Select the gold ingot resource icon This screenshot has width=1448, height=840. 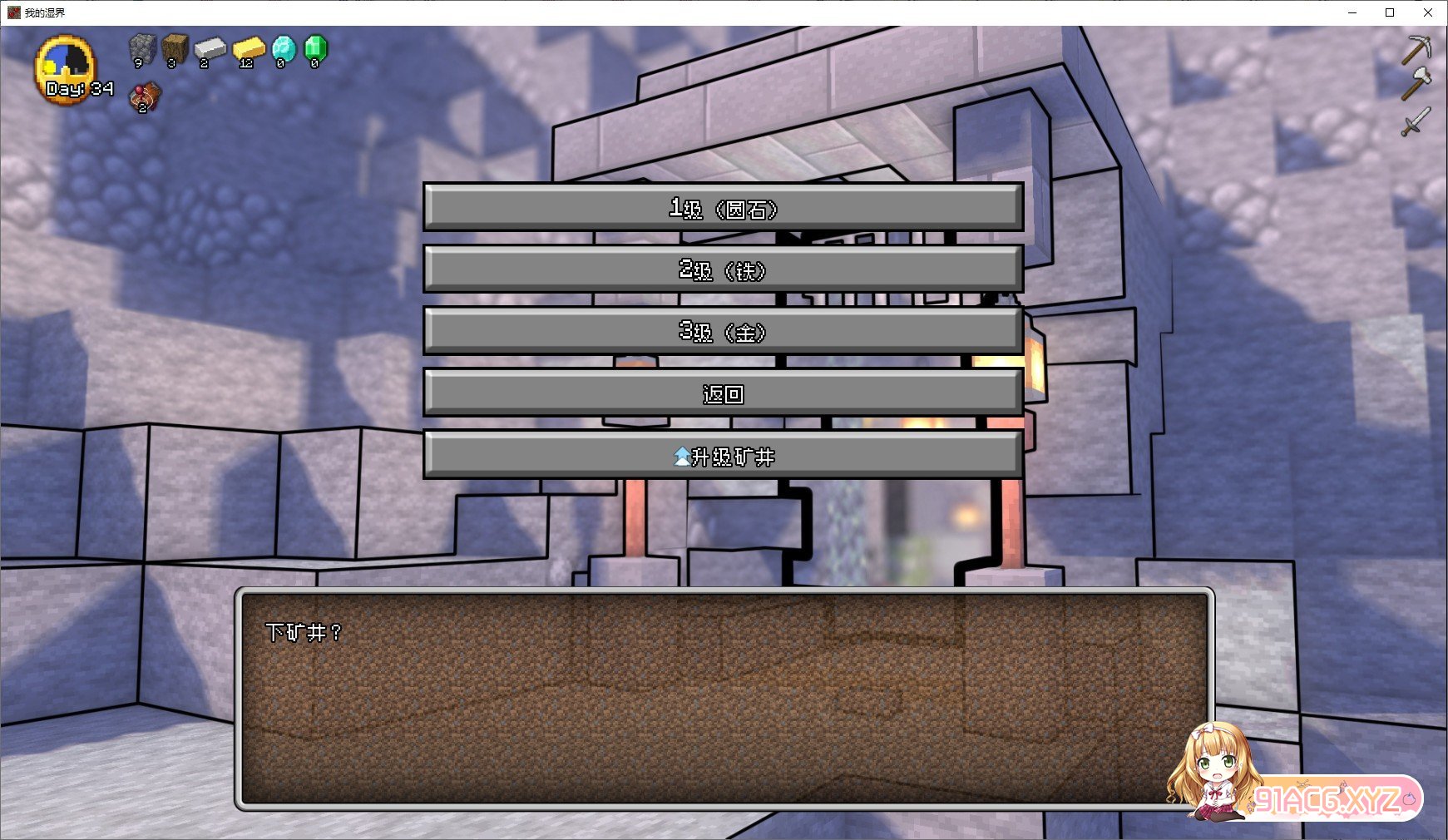pos(248,50)
